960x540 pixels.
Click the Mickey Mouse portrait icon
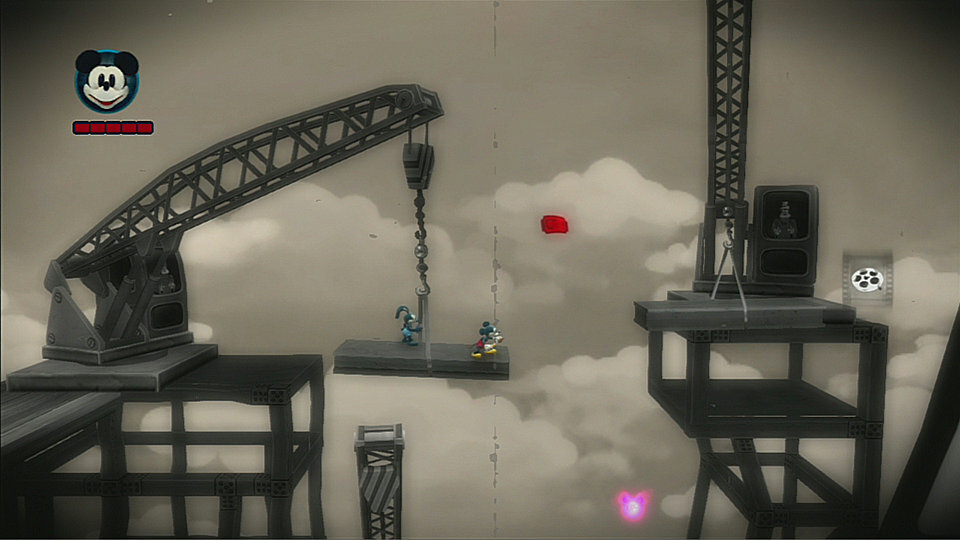(107, 82)
